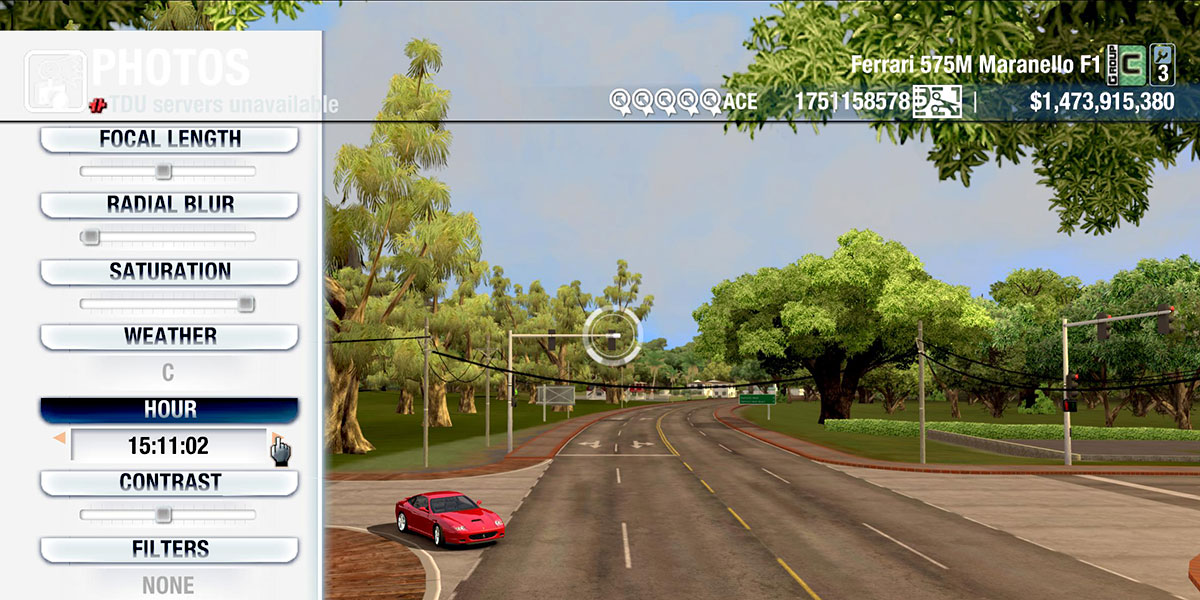Highlight the Hour setting
Image resolution: width=1200 pixels, height=600 pixels.
(x=169, y=410)
